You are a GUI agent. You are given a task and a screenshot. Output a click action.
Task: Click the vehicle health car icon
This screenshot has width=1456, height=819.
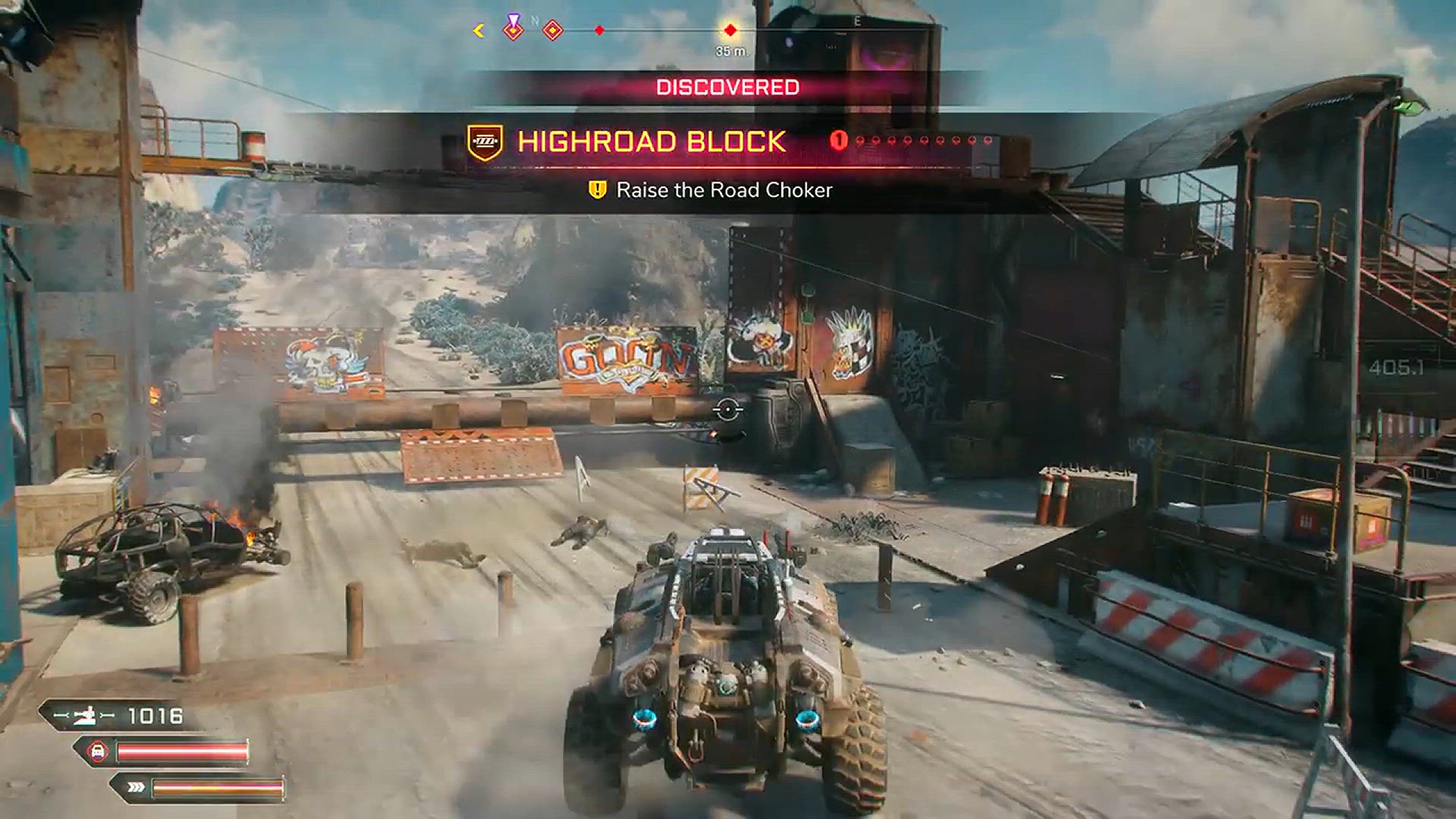point(99,752)
